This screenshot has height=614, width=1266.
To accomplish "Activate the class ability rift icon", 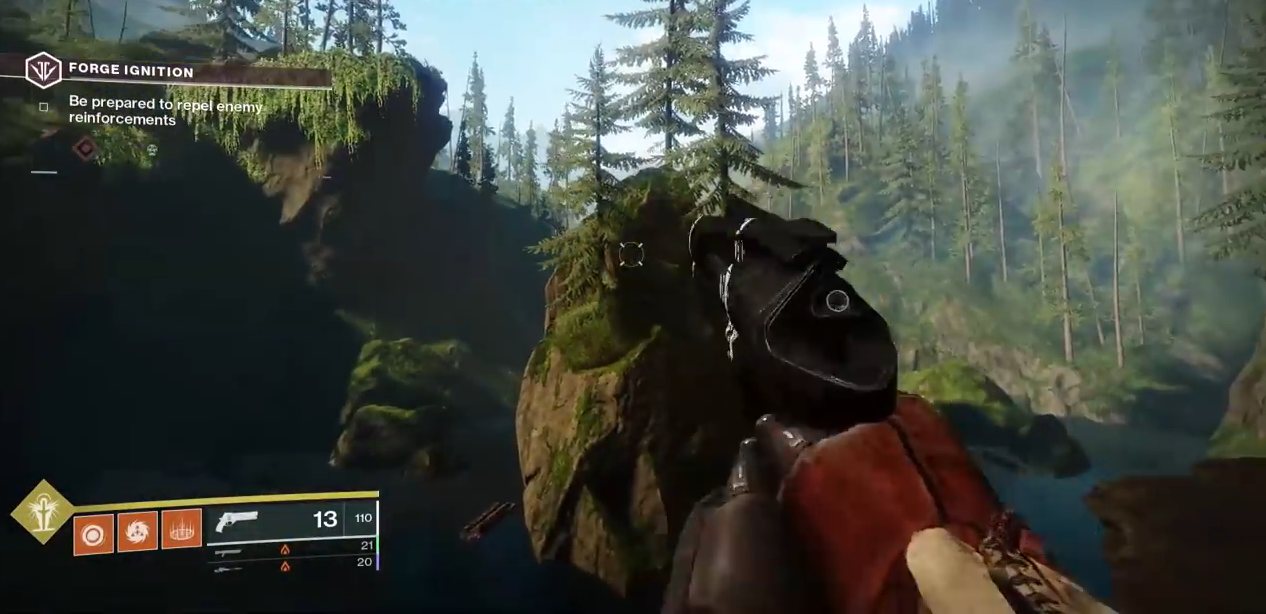I will (x=181, y=530).
